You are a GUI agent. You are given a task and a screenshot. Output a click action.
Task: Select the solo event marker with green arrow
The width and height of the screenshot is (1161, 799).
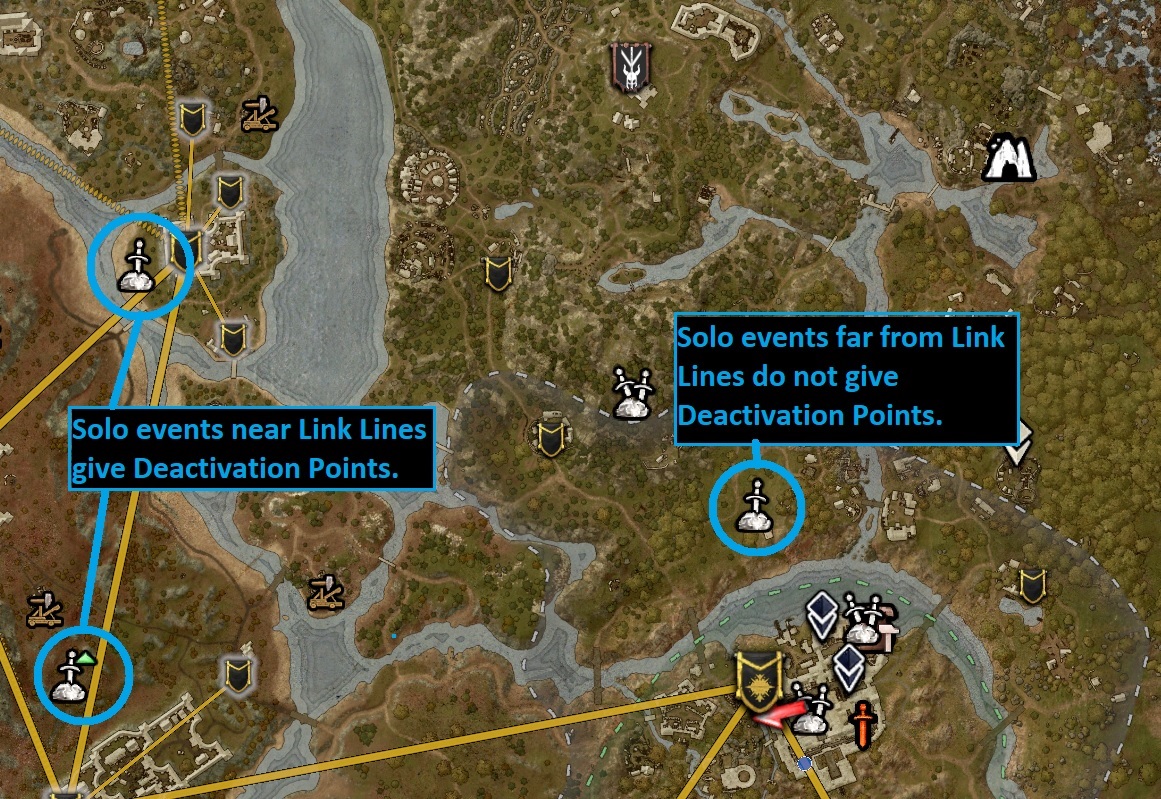pos(73,674)
